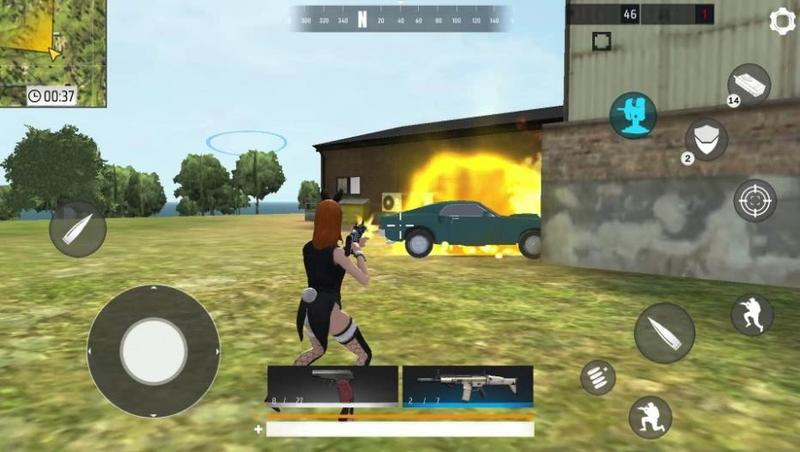800x452 pixels.
Task: Toggle the crosshair aim-down-sights button
Action: click(x=755, y=200)
